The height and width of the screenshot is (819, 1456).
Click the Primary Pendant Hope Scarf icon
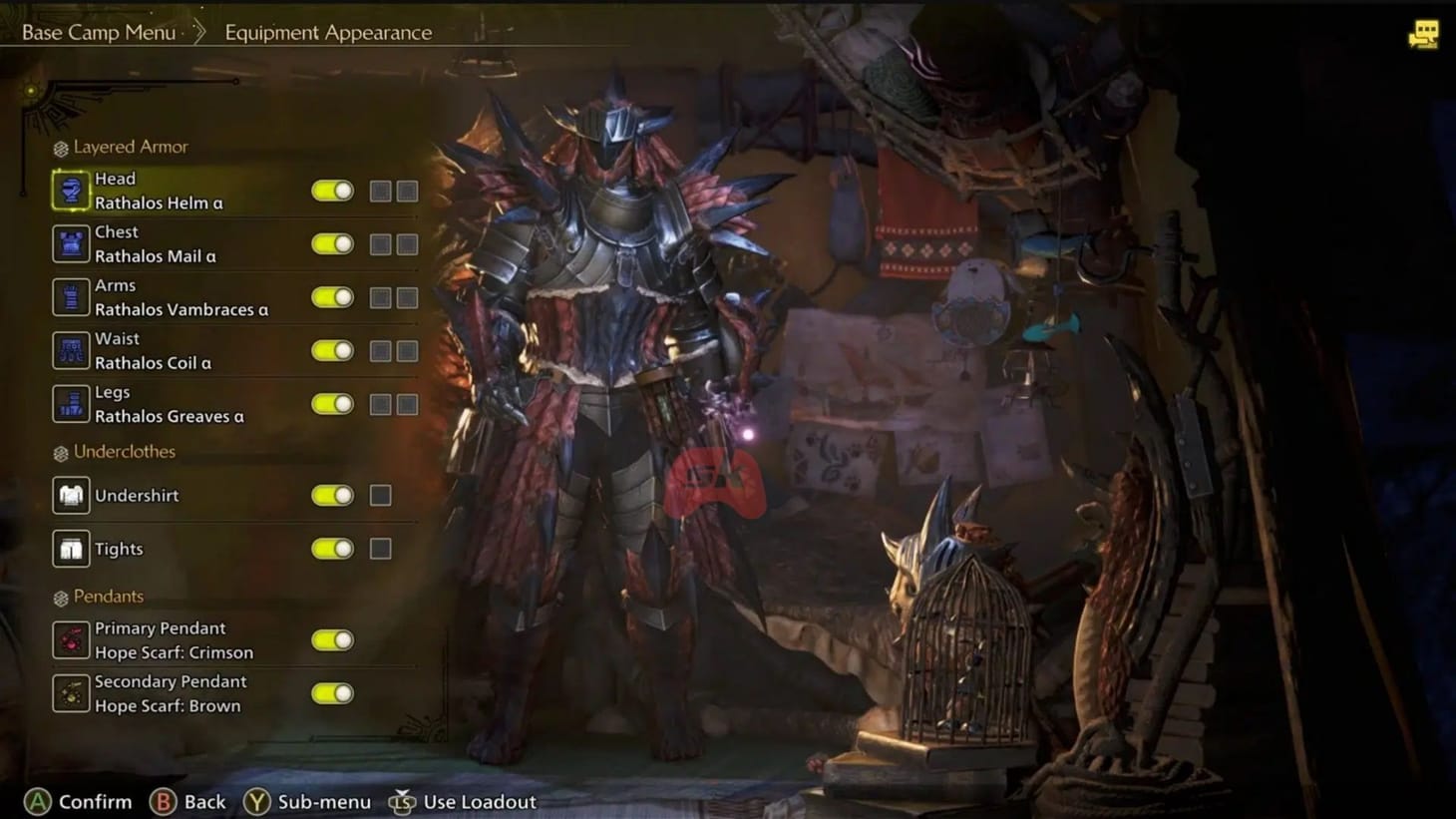point(70,639)
